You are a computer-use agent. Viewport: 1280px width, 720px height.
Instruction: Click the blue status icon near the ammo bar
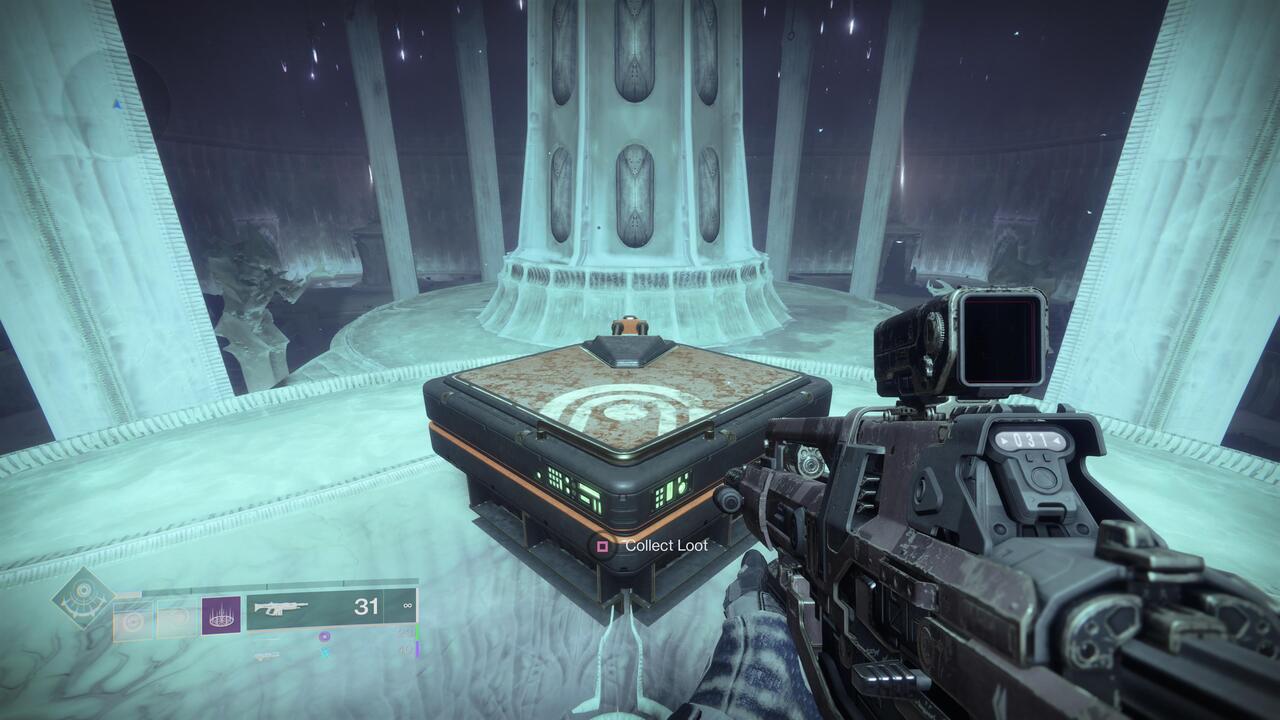tap(326, 652)
